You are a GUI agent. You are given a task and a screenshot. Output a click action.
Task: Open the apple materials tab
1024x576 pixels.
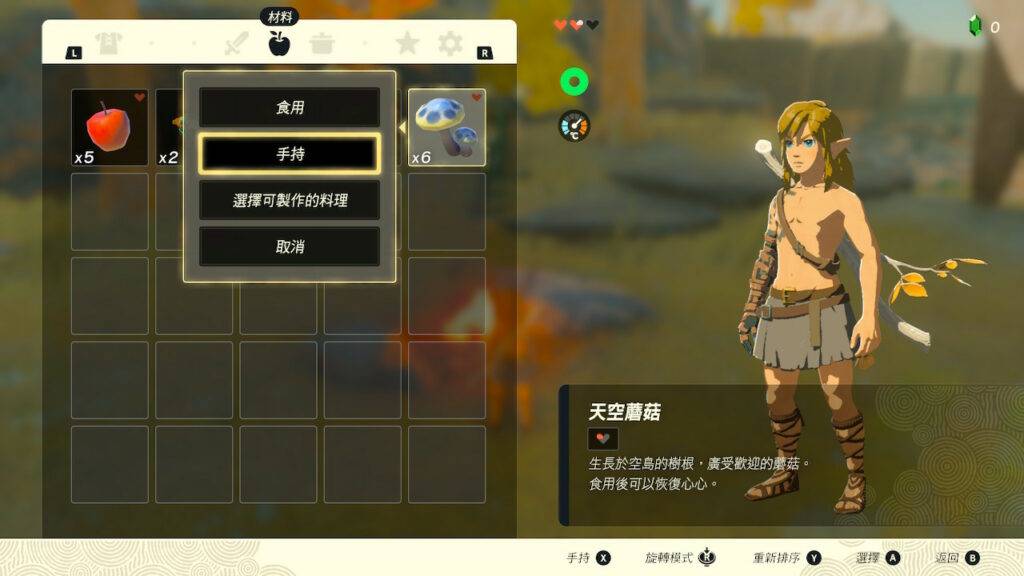[x=279, y=43]
